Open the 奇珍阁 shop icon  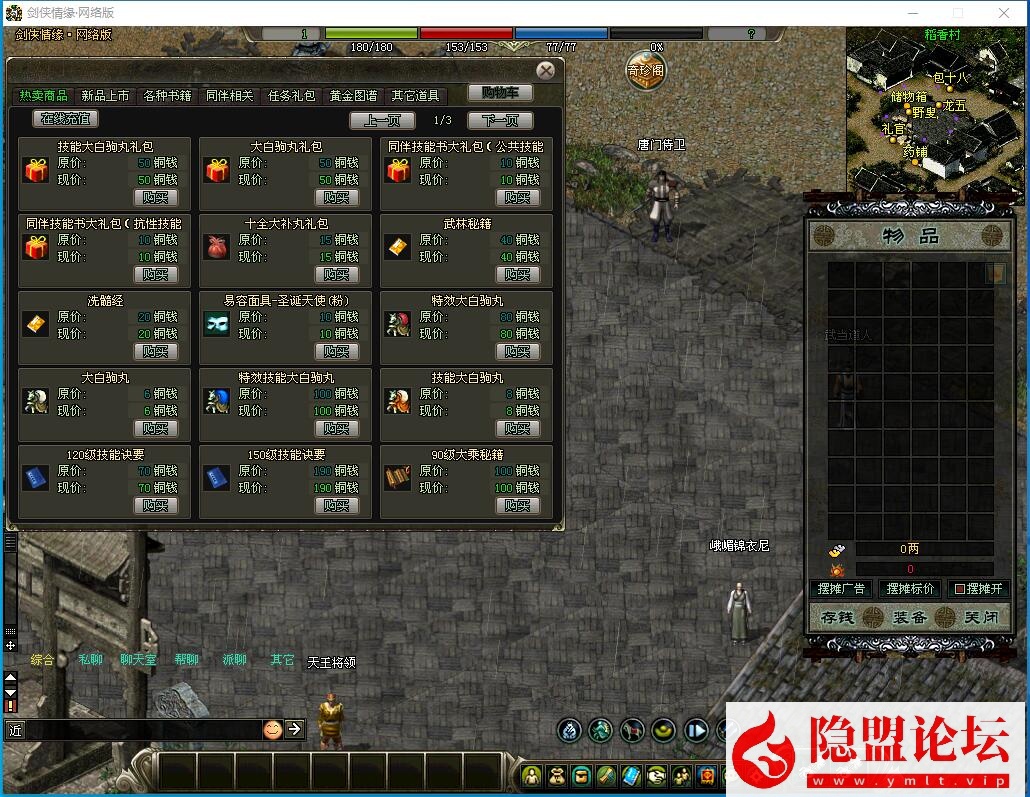coord(645,71)
